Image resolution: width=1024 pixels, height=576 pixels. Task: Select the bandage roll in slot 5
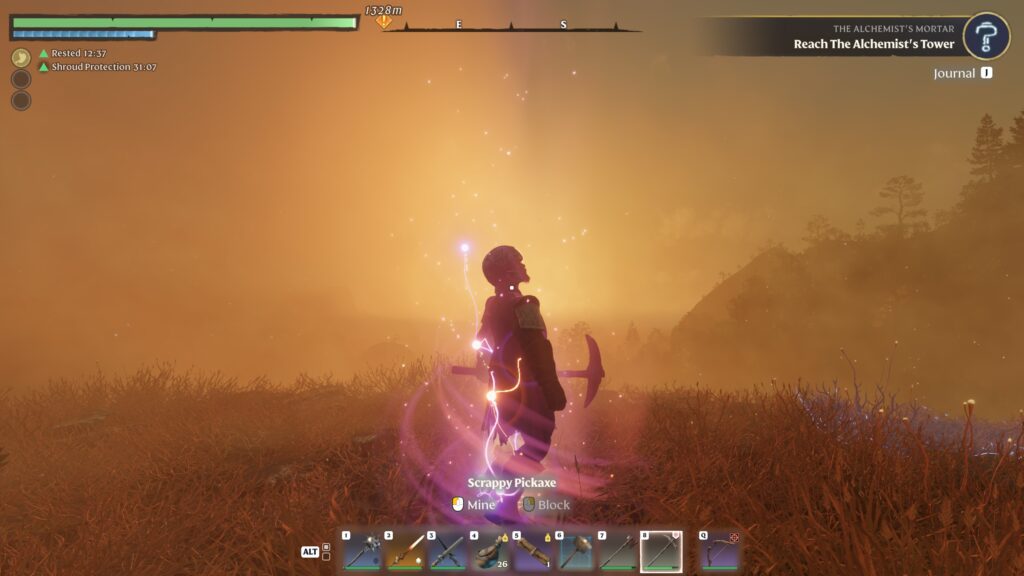pyautogui.click(x=533, y=551)
